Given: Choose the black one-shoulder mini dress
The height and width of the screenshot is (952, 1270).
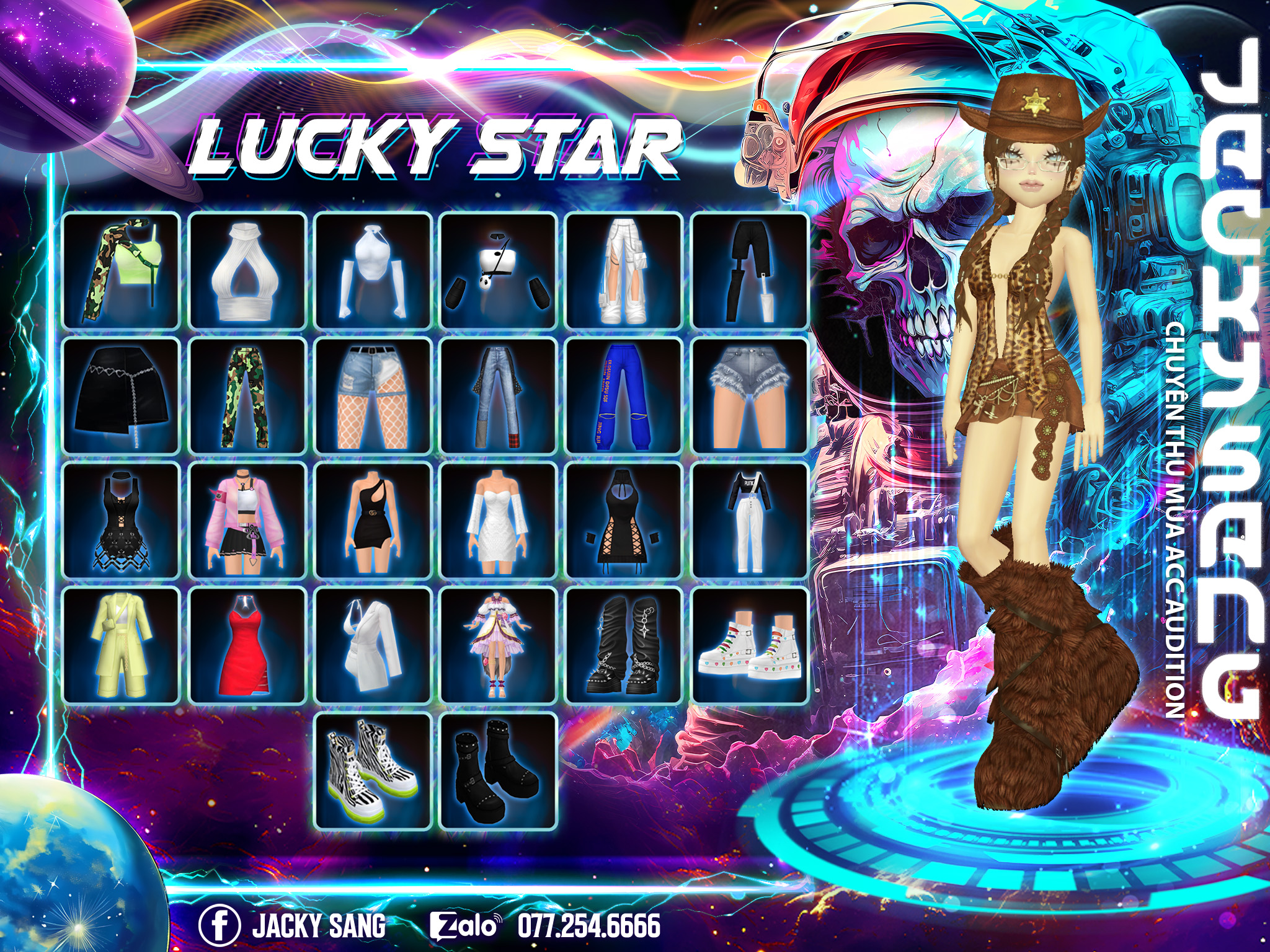Looking at the screenshot, I should click(373, 521).
